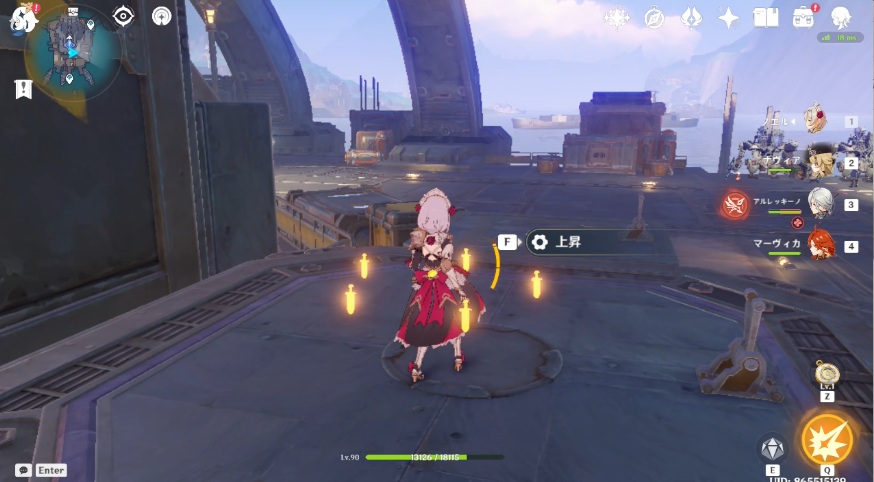The height and width of the screenshot is (482, 874).
Task: Use the pocket watch gadget
Action: tap(827, 373)
